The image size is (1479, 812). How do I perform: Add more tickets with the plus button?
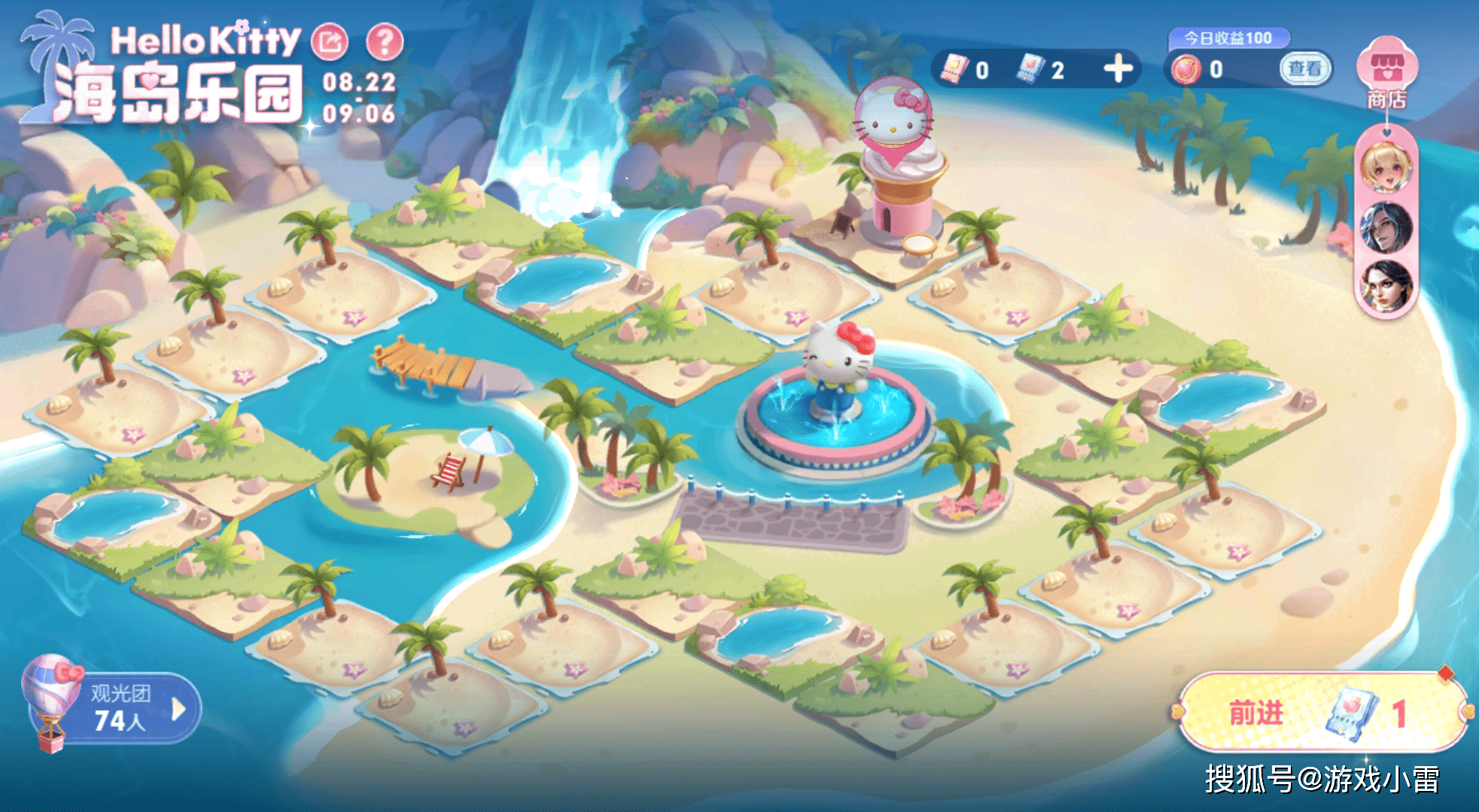(x=1118, y=68)
